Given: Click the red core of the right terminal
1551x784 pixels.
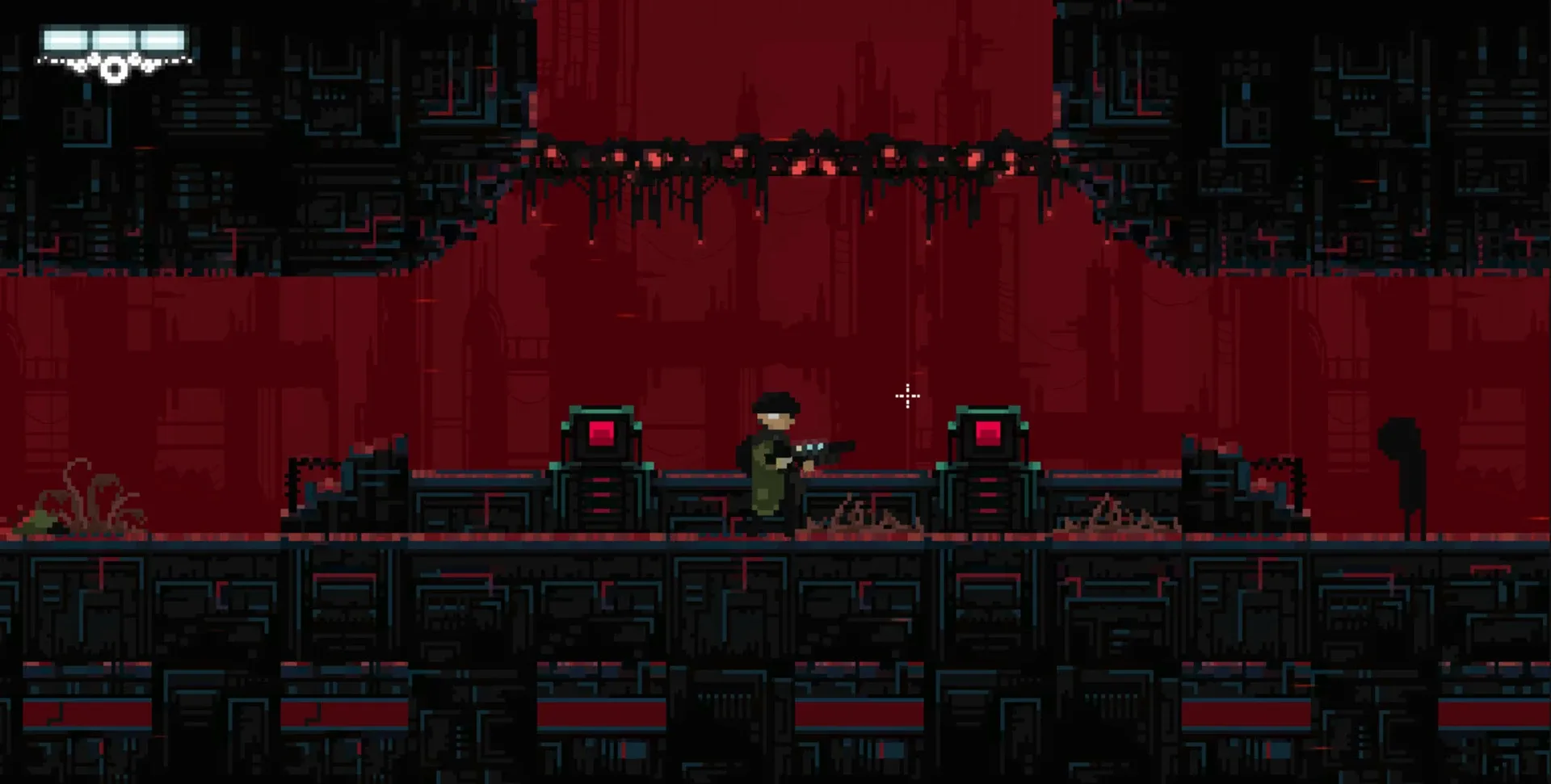Looking at the screenshot, I should tap(989, 435).
